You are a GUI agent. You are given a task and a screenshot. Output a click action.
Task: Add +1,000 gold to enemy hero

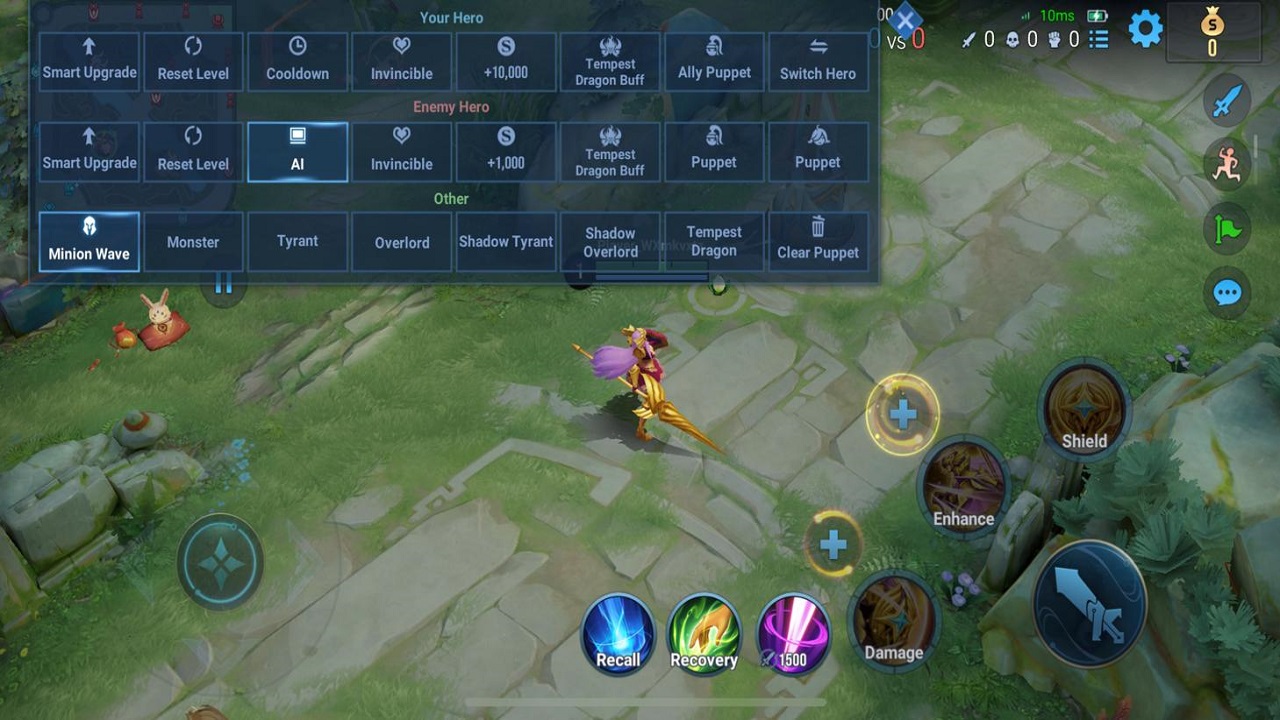pos(506,152)
